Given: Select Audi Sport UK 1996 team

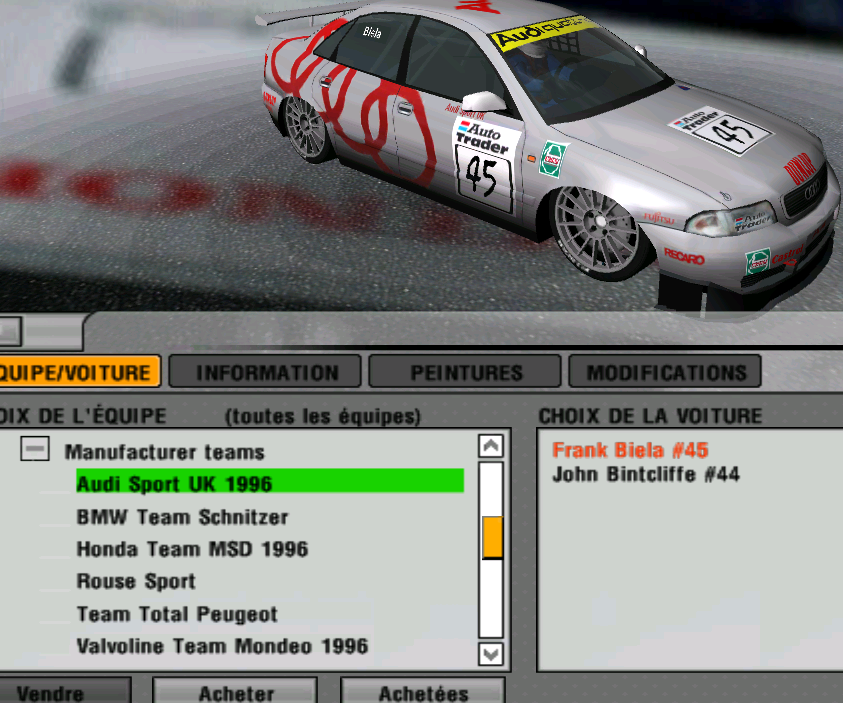Looking at the screenshot, I should click(x=174, y=484).
